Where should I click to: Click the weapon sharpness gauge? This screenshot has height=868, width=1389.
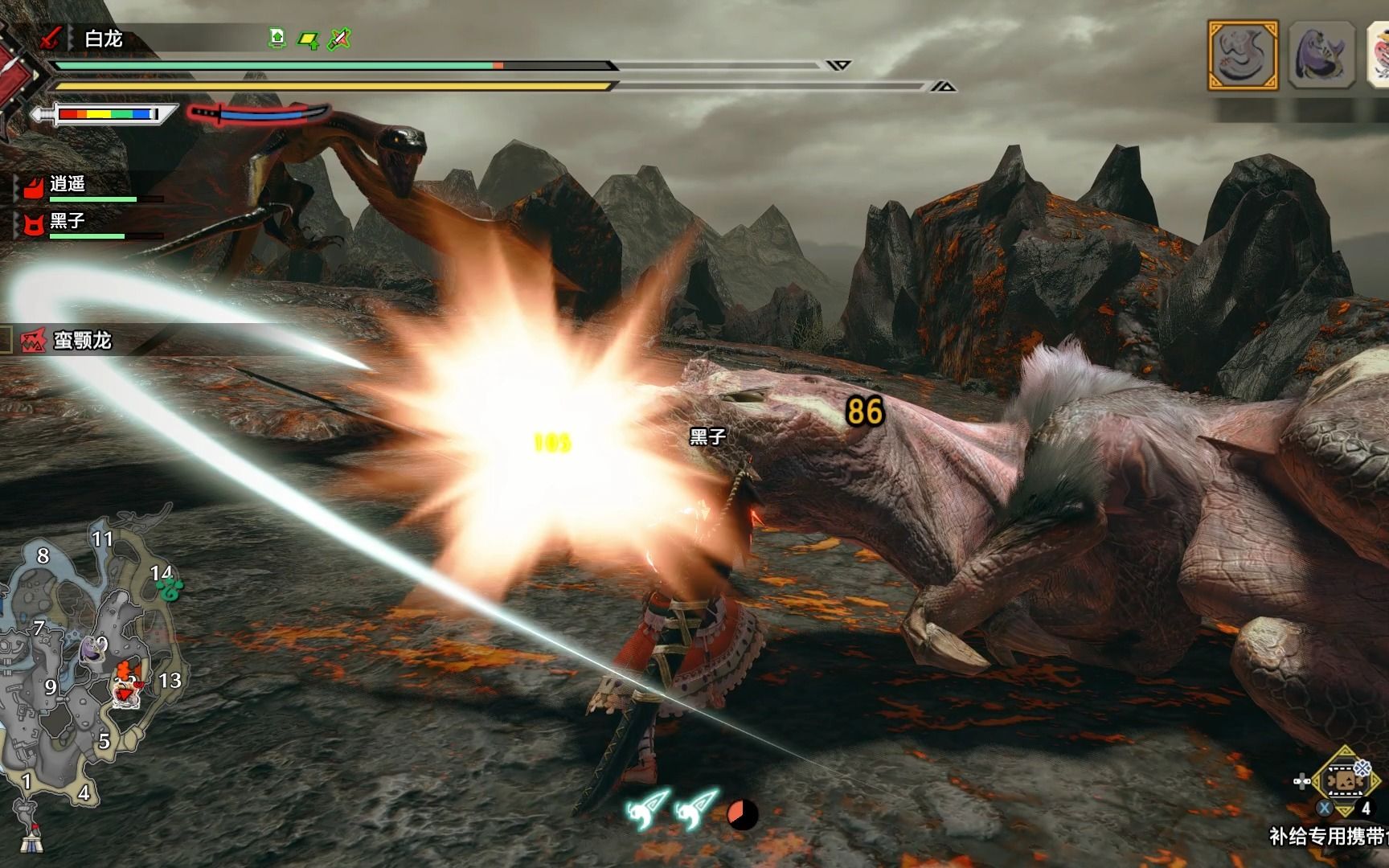106,114
